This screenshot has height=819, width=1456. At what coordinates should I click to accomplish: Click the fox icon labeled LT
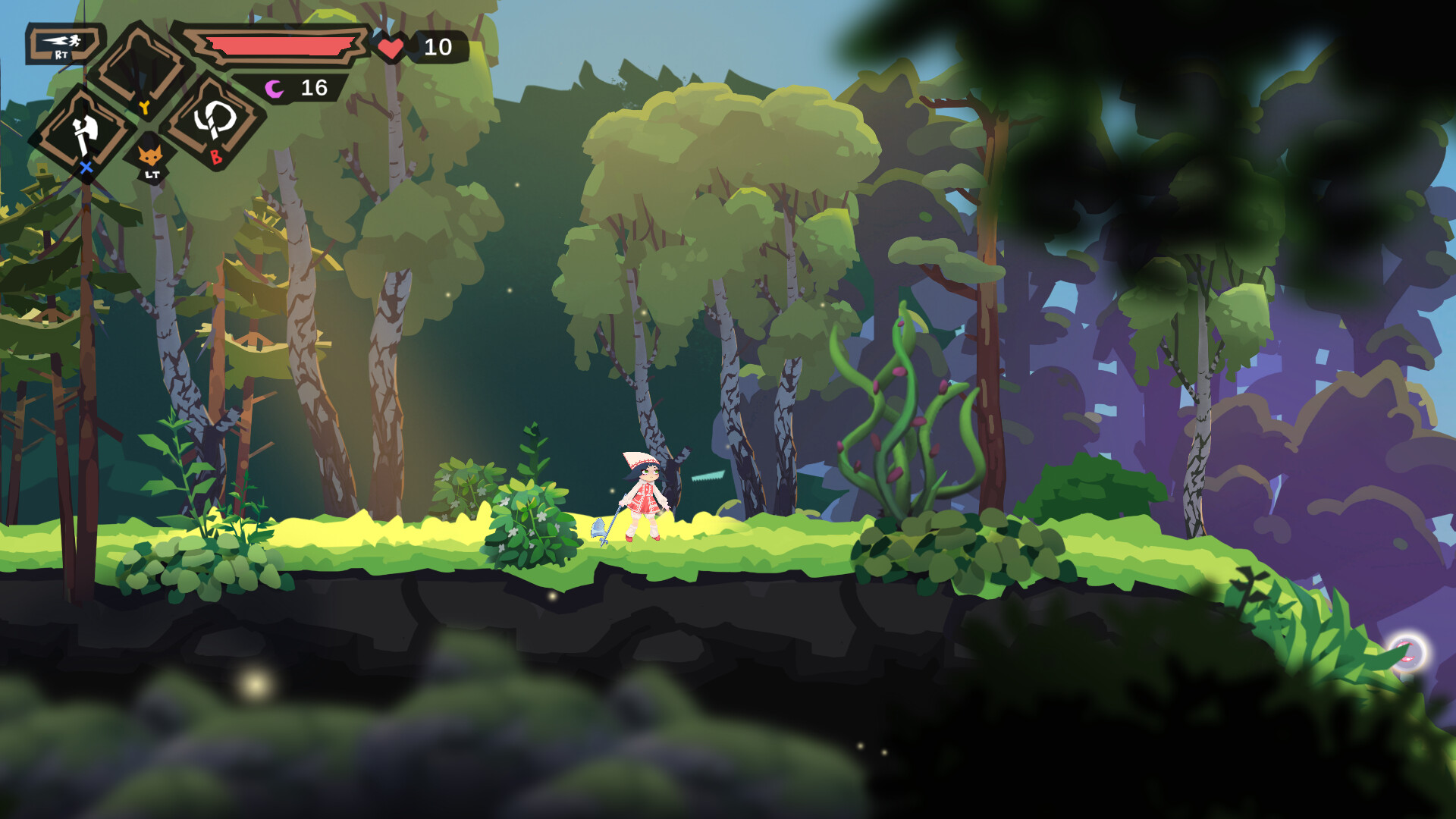tap(149, 154)
